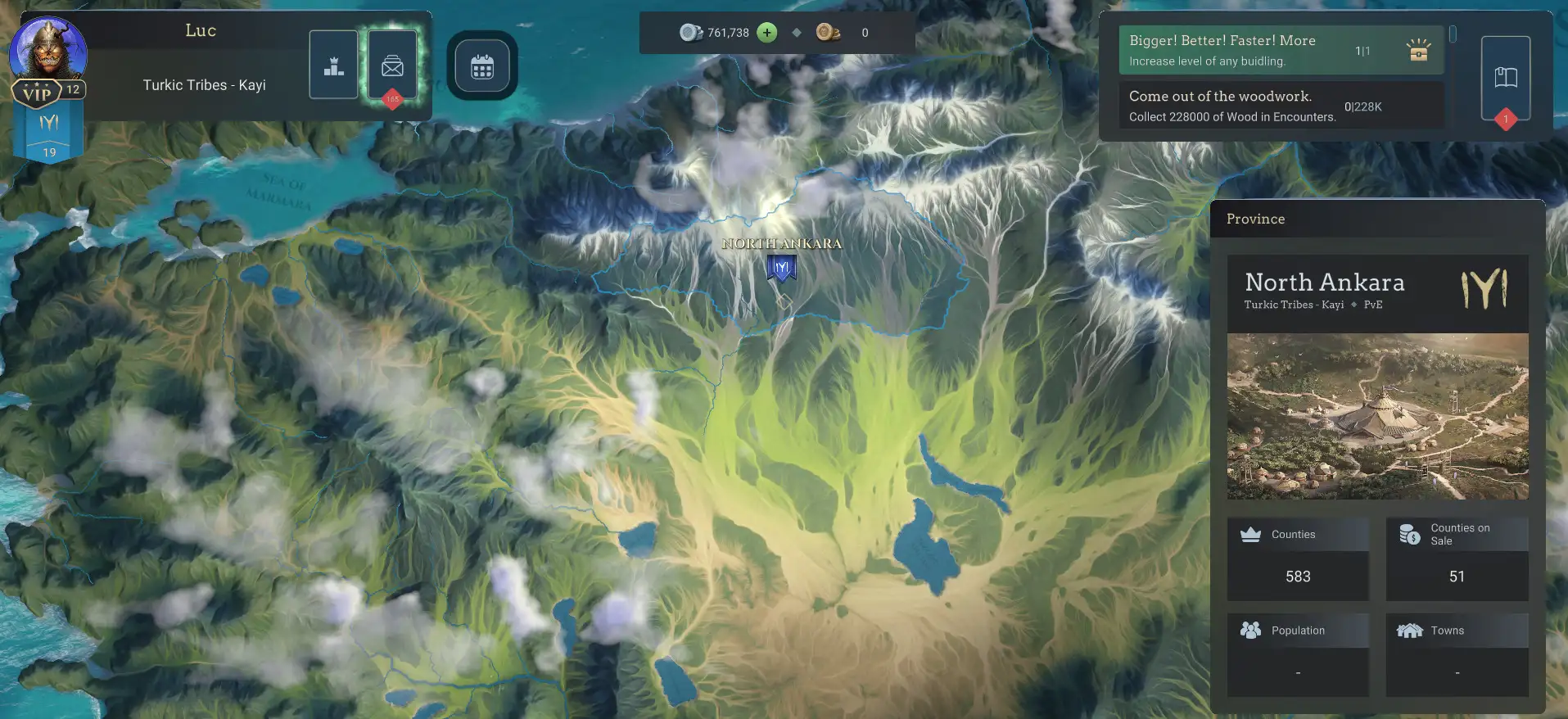Claim the "Bigger! Better! Faster! More" quest reward
Viewport: 1568px width, 719px height.
[1418, 51]
